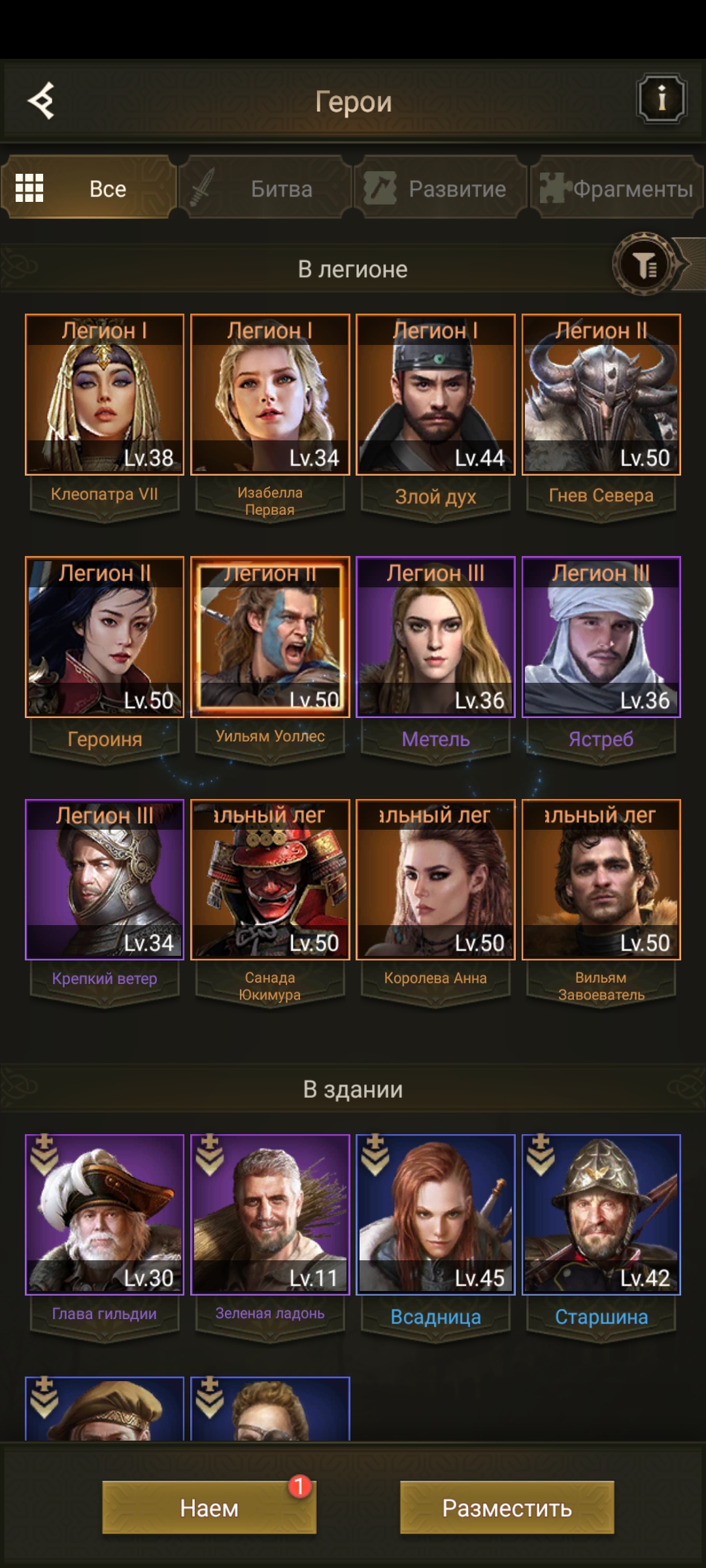
Task: Click the Наем button
Action: [x=209, y=1507]
